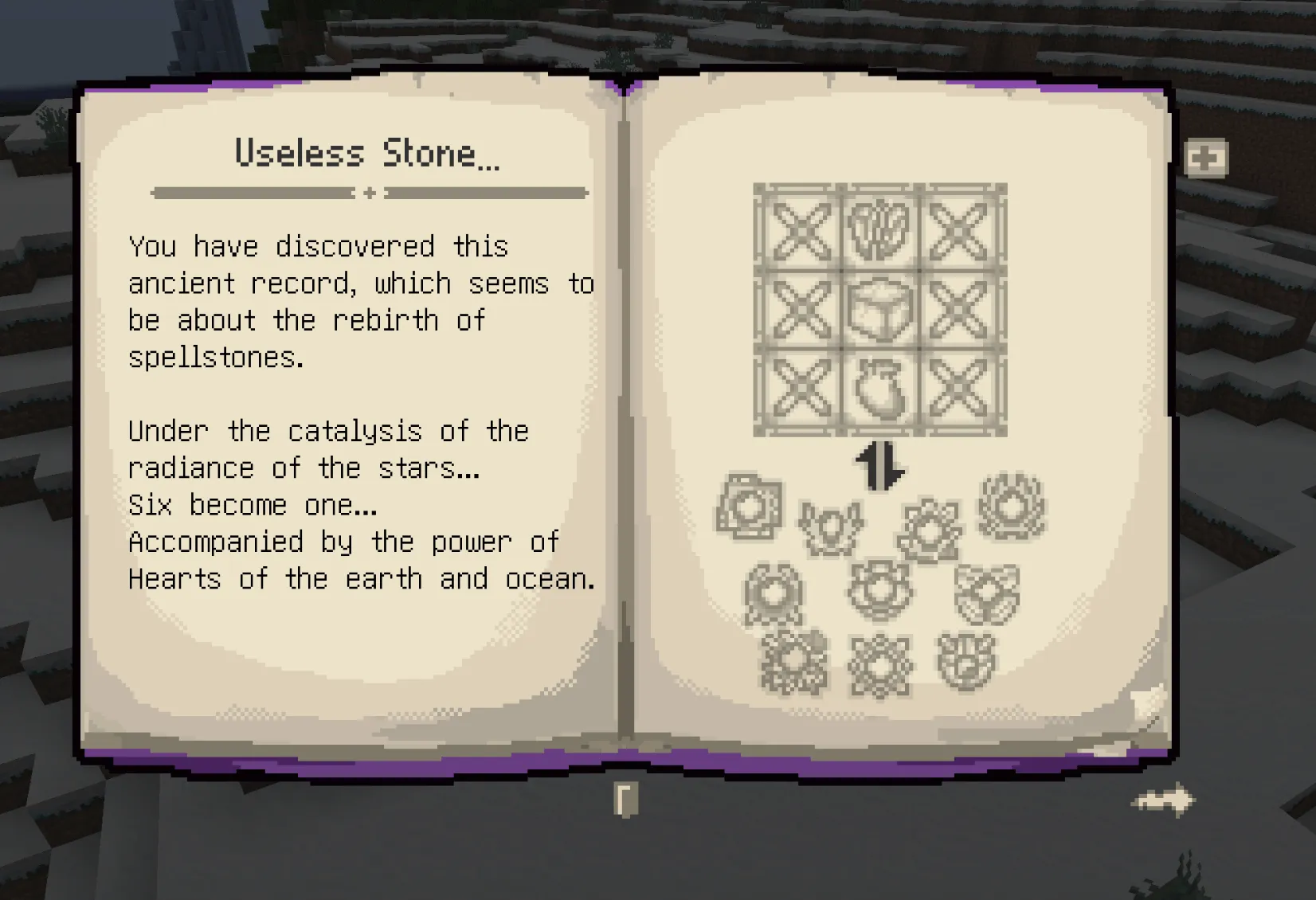Click the shield-like spellstone at bottom right
The width and height of the screenshot is (1316, 900).
click(x=966, y=663)
